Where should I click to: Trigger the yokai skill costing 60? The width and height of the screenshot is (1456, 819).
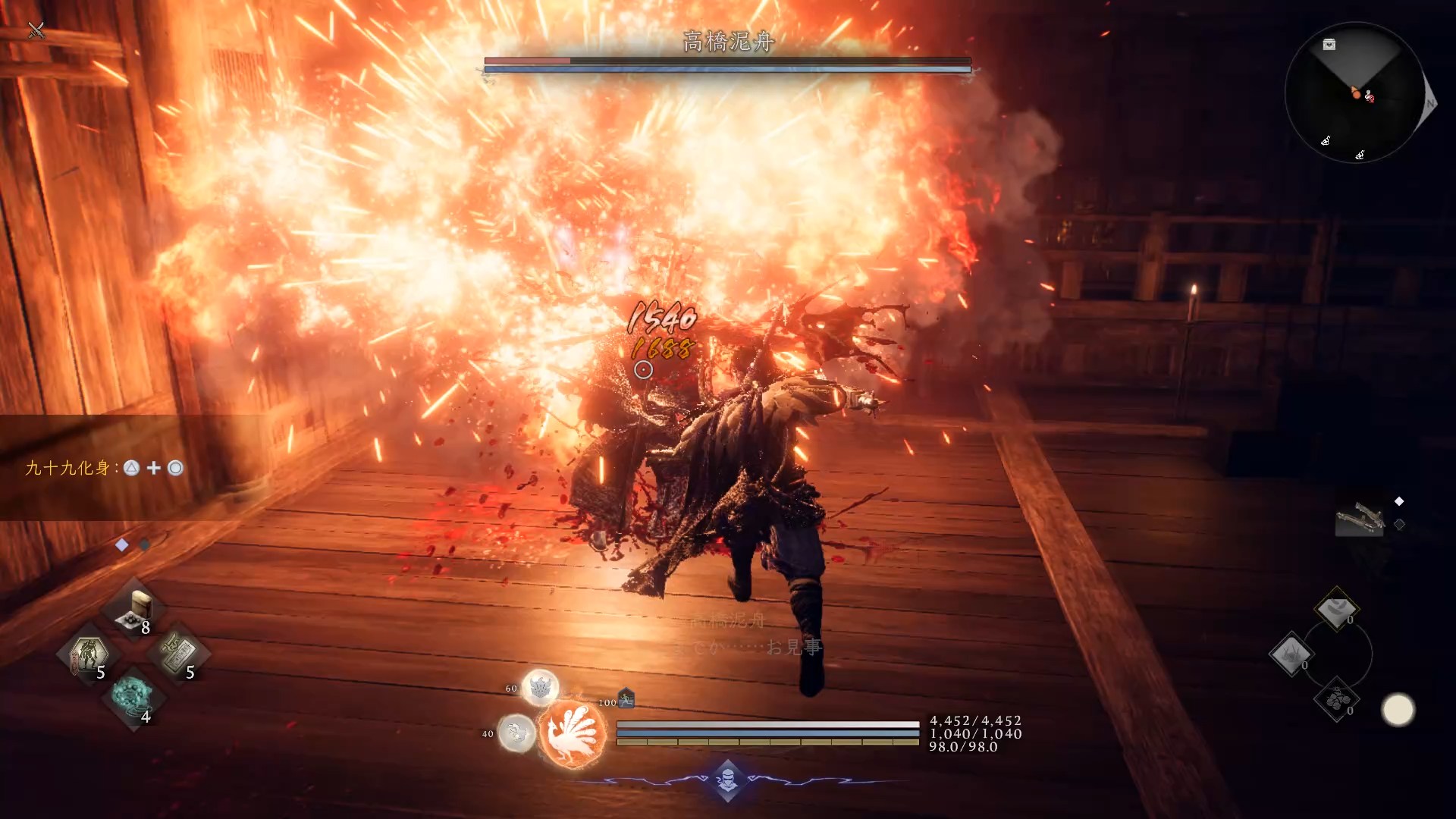540,688
